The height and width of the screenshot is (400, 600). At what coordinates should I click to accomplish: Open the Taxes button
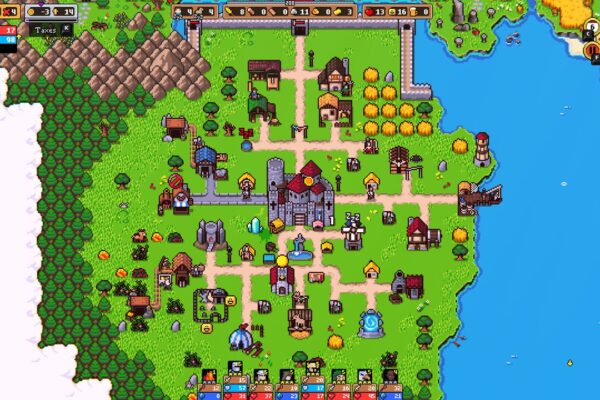click(x=45, y=30)
